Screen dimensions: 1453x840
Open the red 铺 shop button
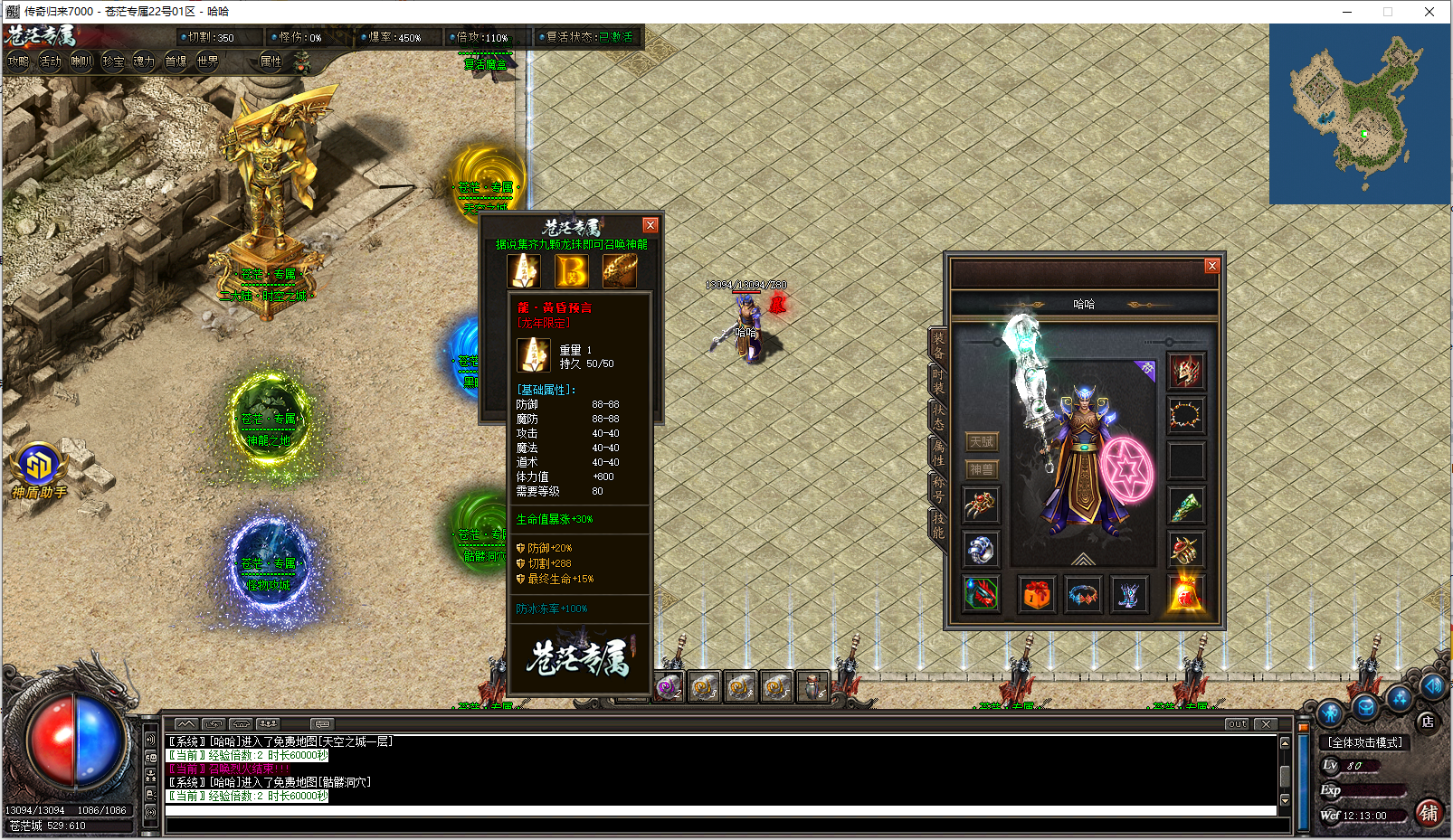pyautogui.click(x=1429, y=812)
